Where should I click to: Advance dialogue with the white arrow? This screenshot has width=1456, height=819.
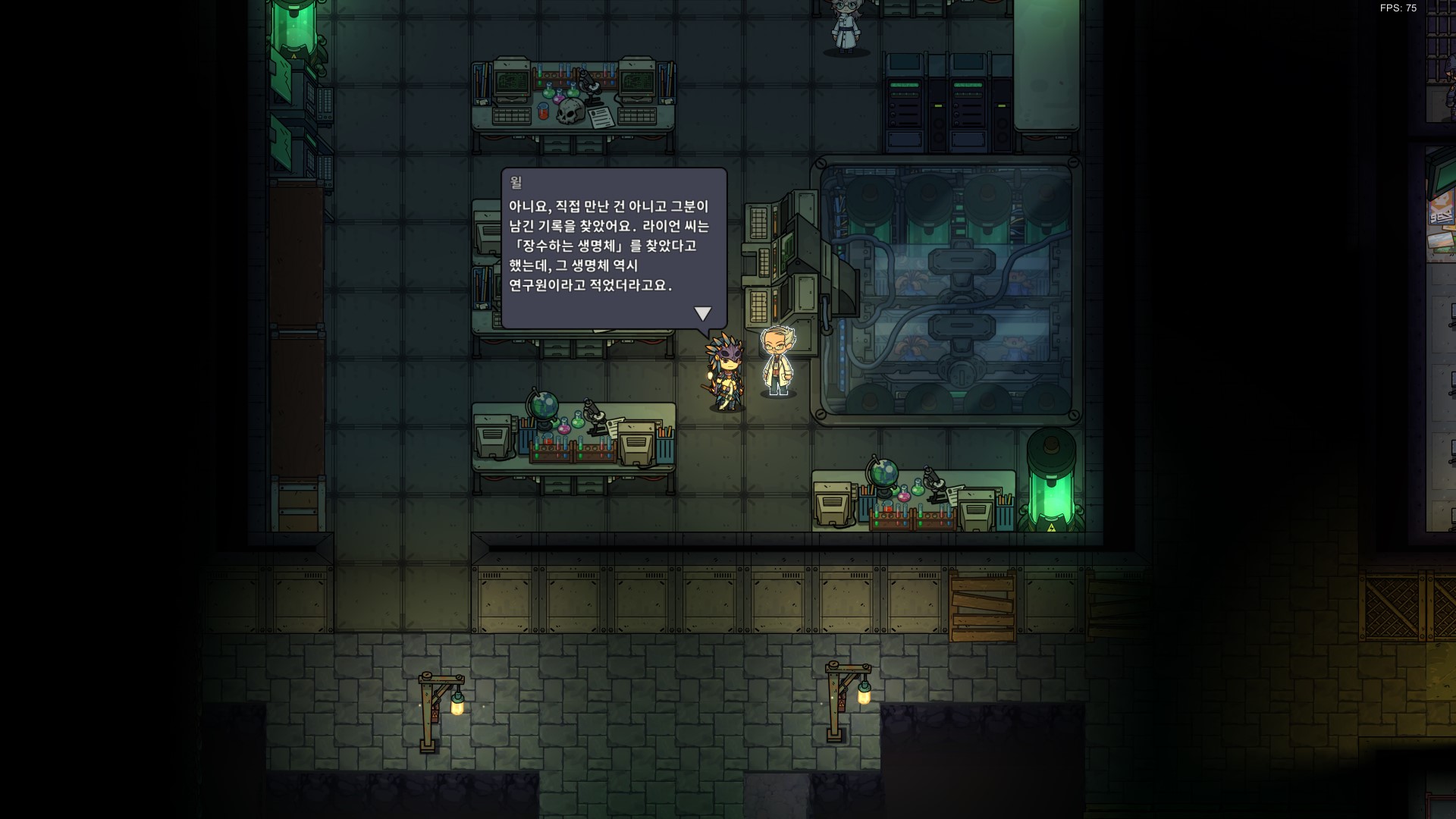(x=703, y=313)
